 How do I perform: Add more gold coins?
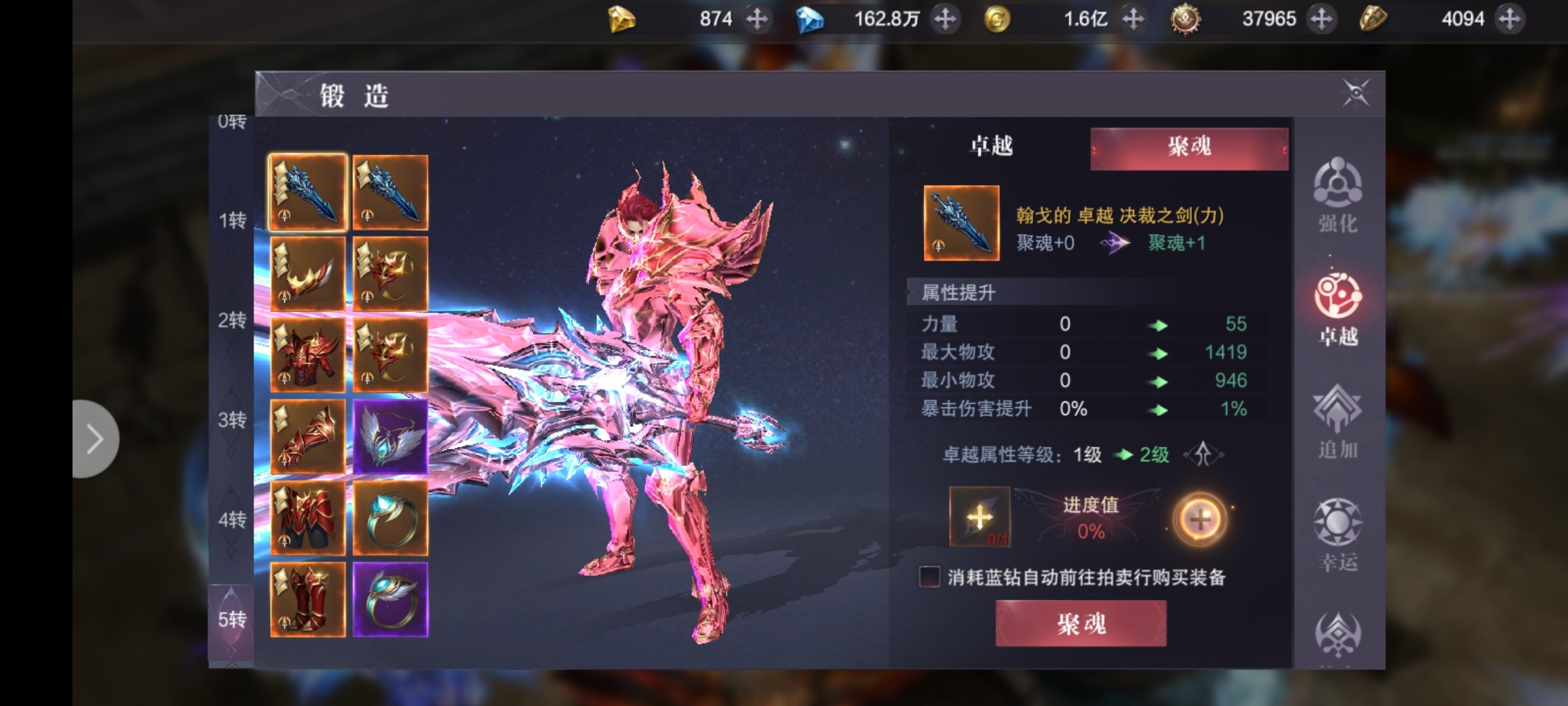[x=1133, y=19]
